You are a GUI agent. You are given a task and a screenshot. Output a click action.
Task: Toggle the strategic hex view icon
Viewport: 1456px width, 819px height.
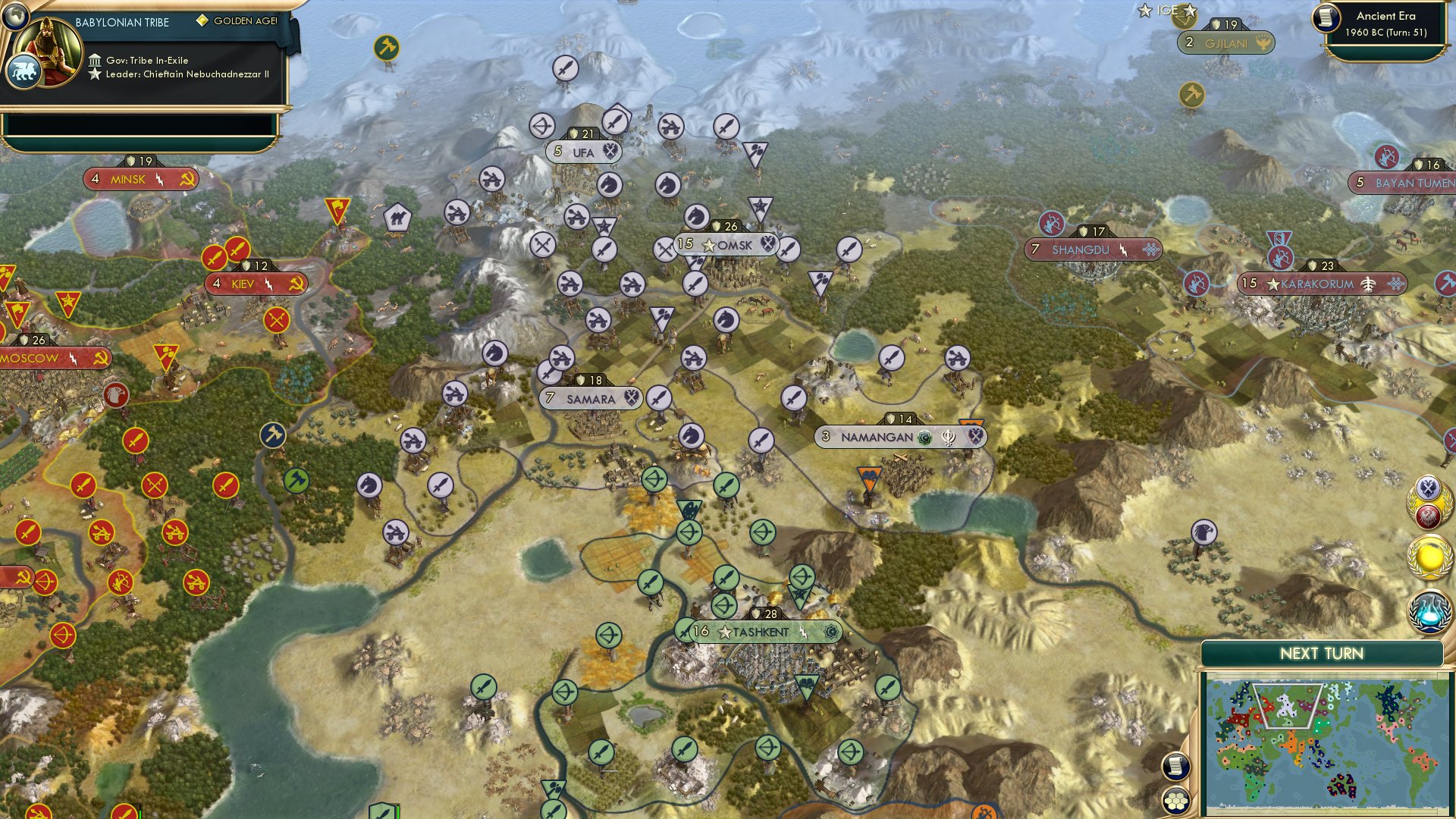pos(1175,802)
